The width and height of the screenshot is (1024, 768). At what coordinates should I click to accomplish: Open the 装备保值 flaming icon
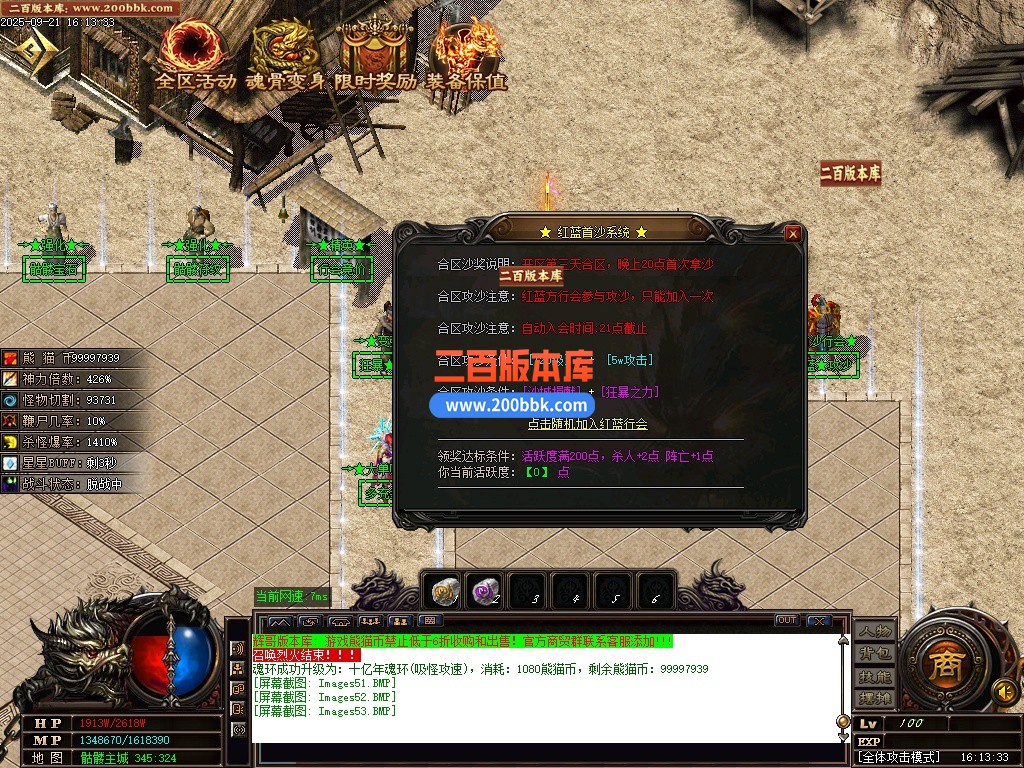[x=466, y=50]
